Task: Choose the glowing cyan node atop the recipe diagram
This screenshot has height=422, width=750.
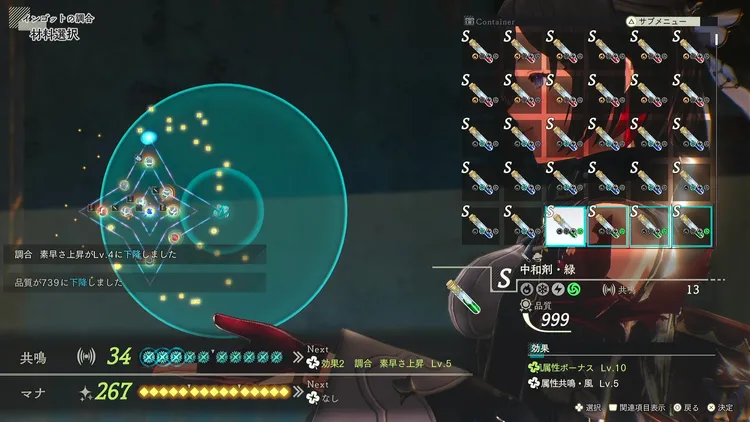Action: [149, 137]
